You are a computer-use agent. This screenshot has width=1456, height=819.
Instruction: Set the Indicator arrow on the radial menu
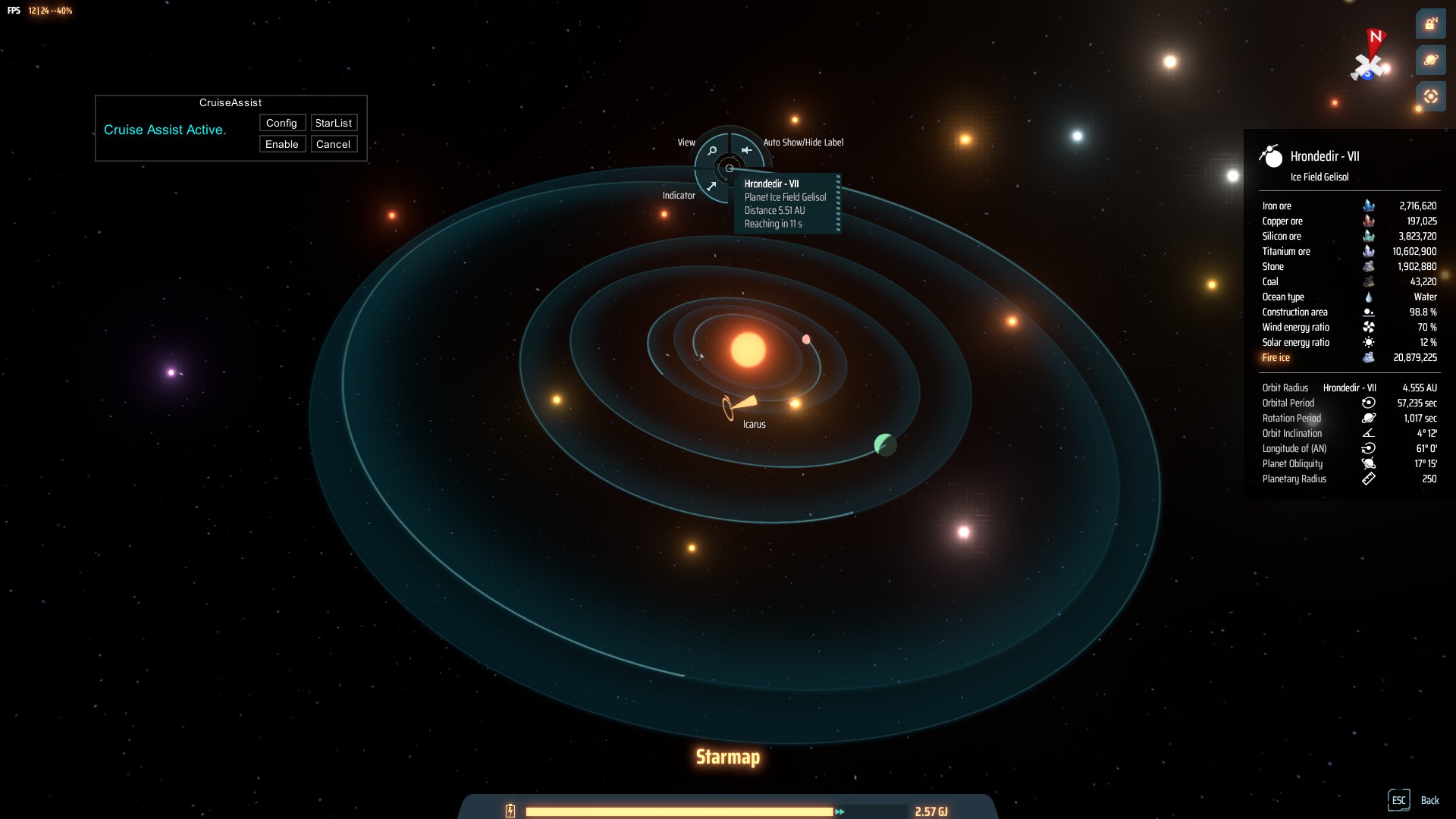(711, 186)
